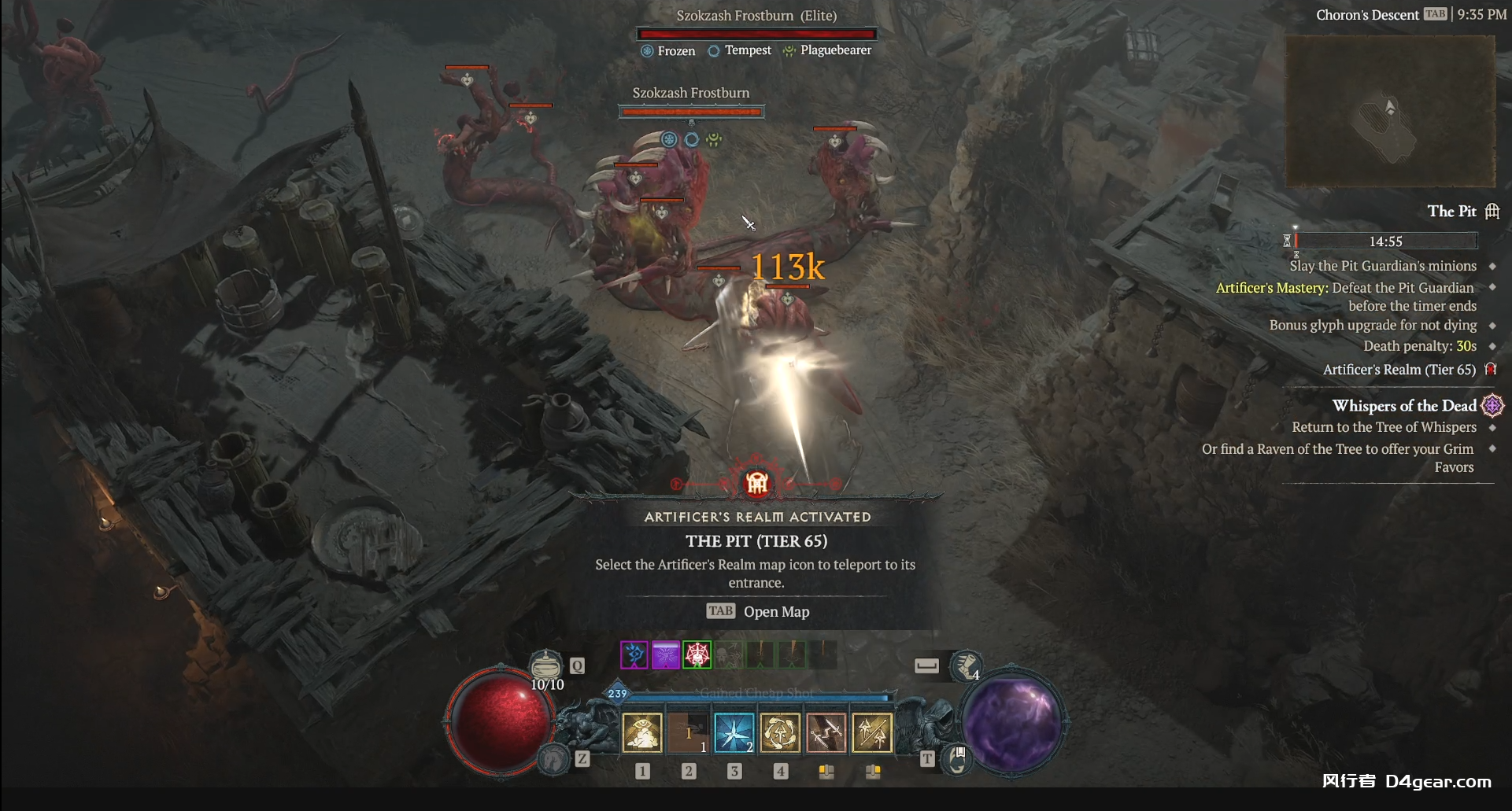Trigger the skill slot on cooldown
1512x811 pixels.
(x=688, y=732)
